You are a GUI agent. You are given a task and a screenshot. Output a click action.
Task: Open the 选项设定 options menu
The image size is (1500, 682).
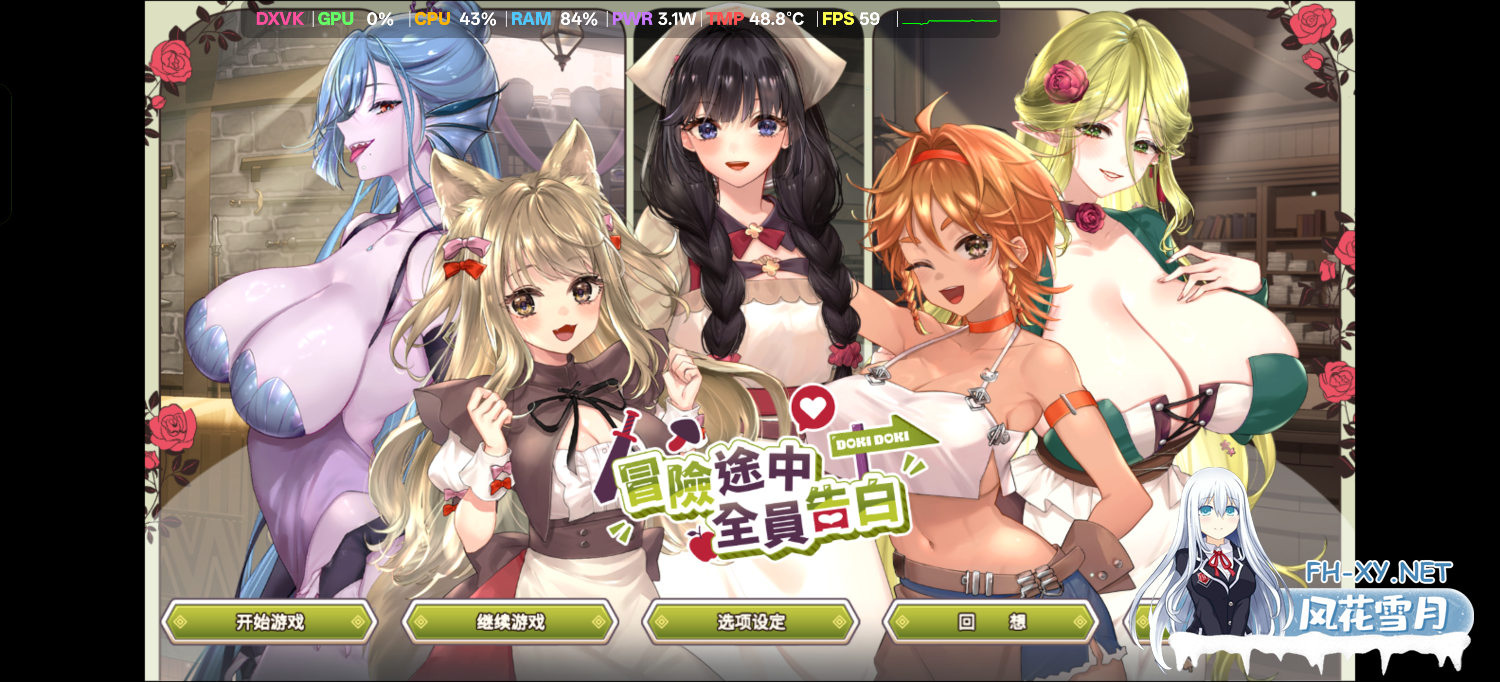click(x=751, y=622)
